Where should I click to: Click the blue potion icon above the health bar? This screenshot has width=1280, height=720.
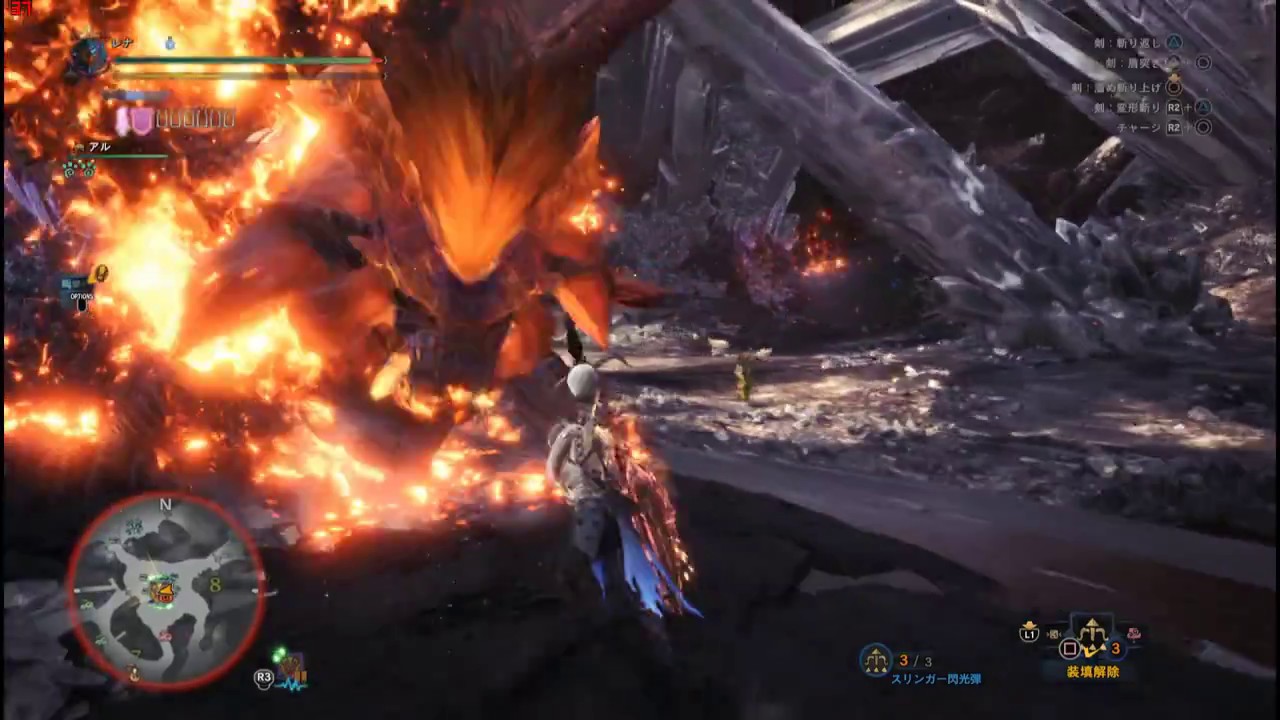pos(168,43)
